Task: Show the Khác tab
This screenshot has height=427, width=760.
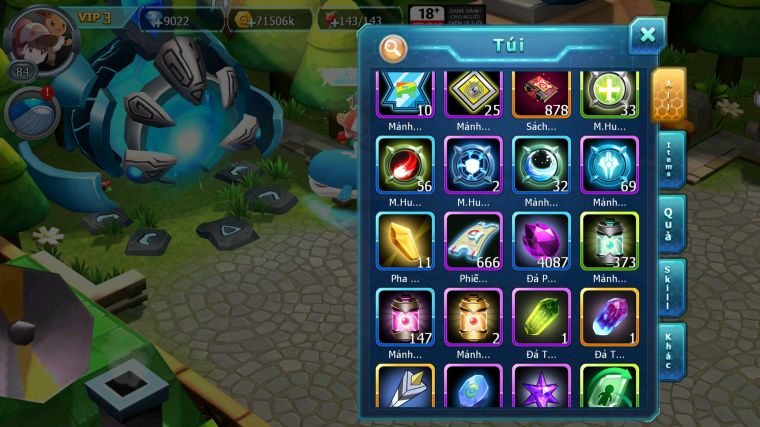Action: [x=670, y=350]
